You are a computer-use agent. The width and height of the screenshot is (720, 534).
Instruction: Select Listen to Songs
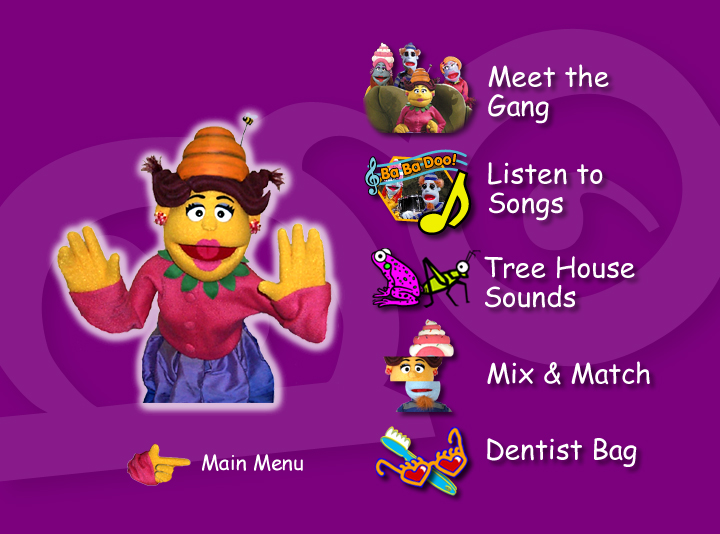tap(545, 188)
